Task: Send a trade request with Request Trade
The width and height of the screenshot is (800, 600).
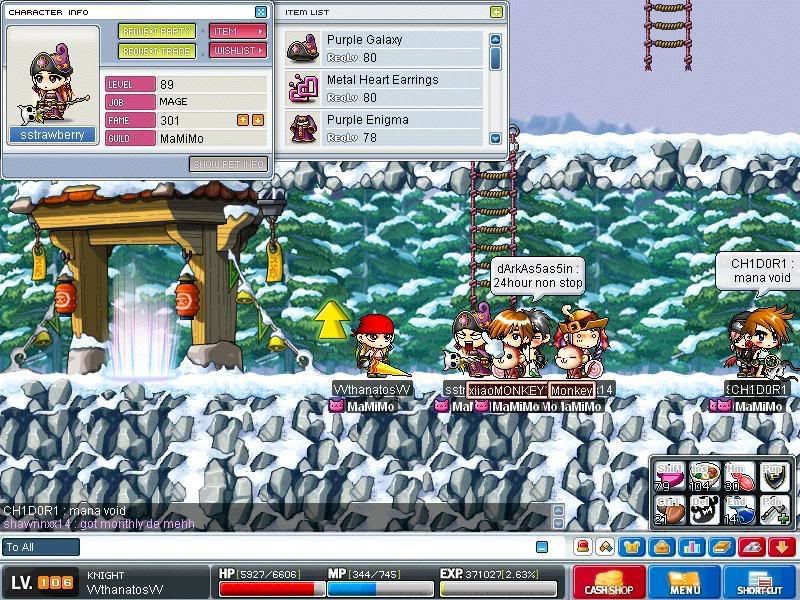Action: pos(157,51)
